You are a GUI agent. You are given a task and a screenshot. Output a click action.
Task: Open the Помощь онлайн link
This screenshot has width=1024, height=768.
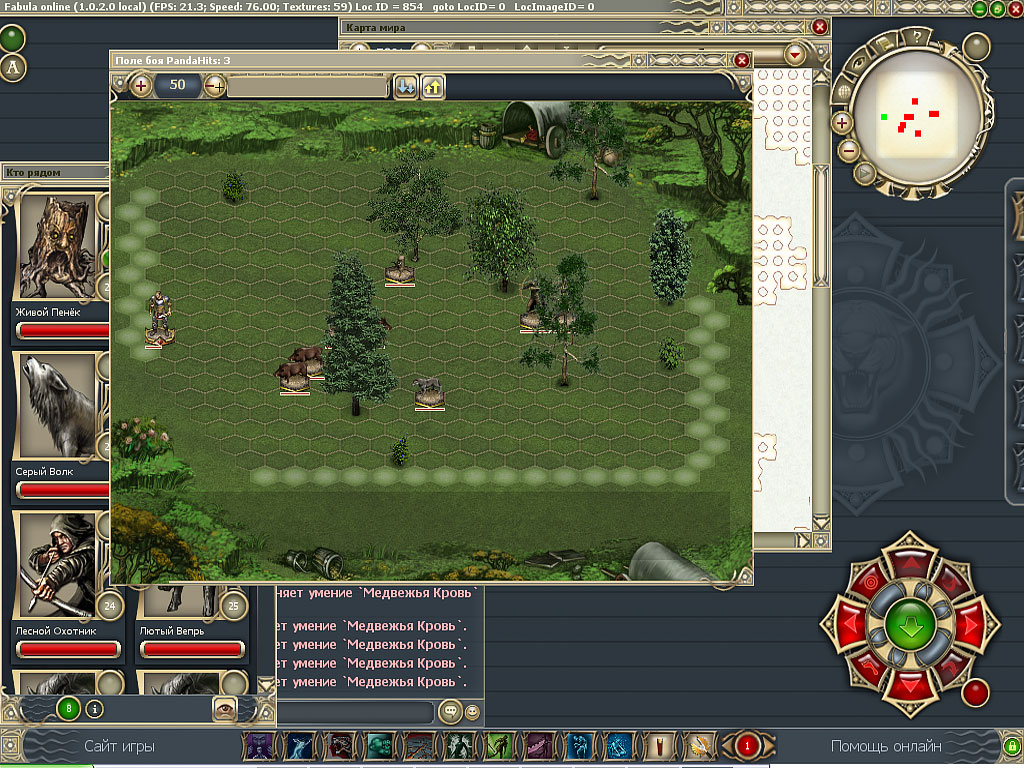pos(886,746)
